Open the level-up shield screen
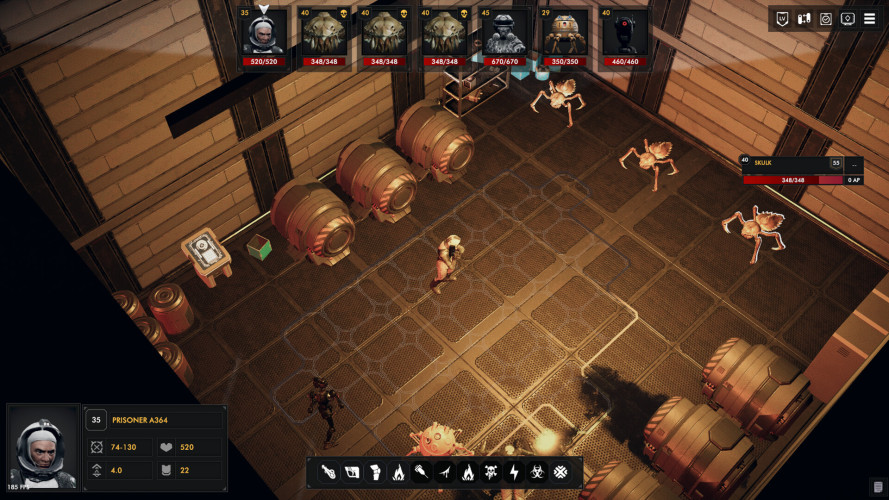 pos(783,19)
